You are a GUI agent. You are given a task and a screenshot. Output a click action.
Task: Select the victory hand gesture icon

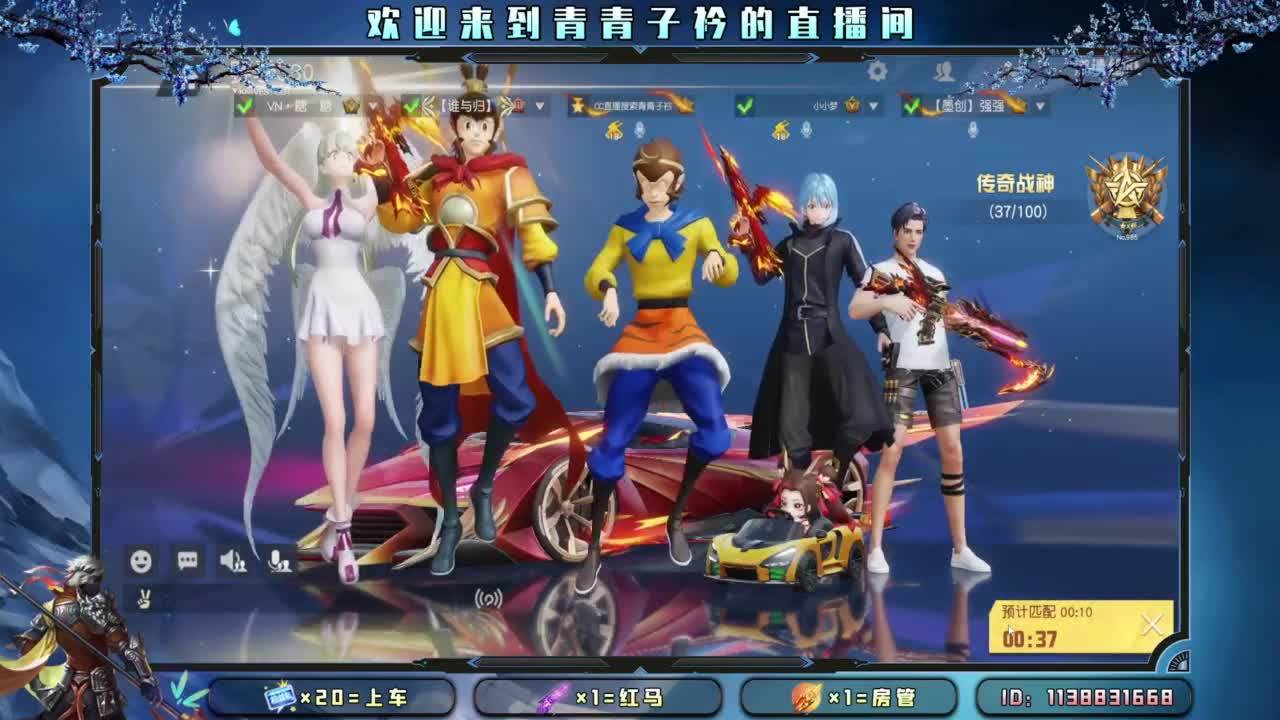pos(144,598)
